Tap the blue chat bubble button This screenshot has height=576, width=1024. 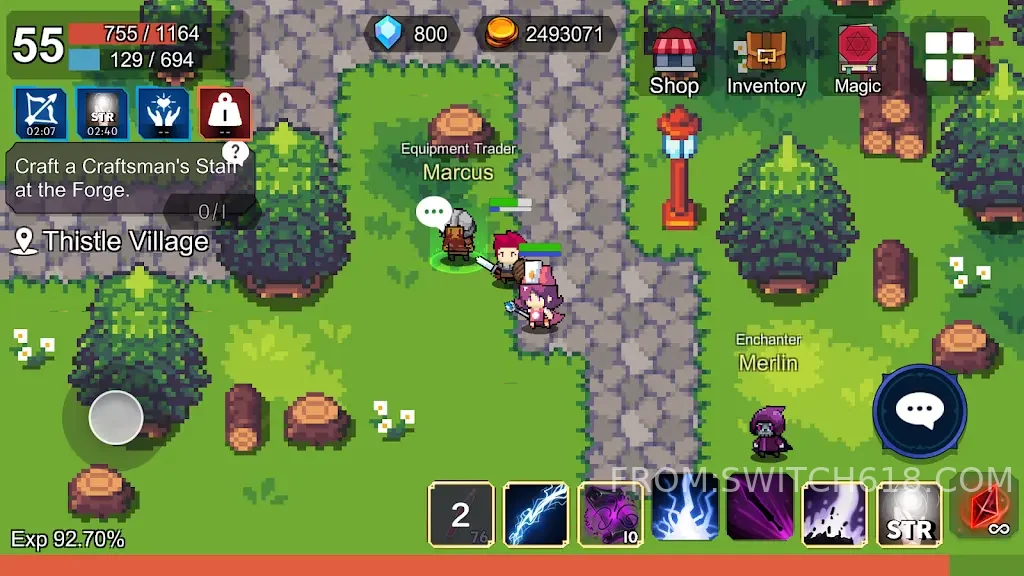click(919, 410)
